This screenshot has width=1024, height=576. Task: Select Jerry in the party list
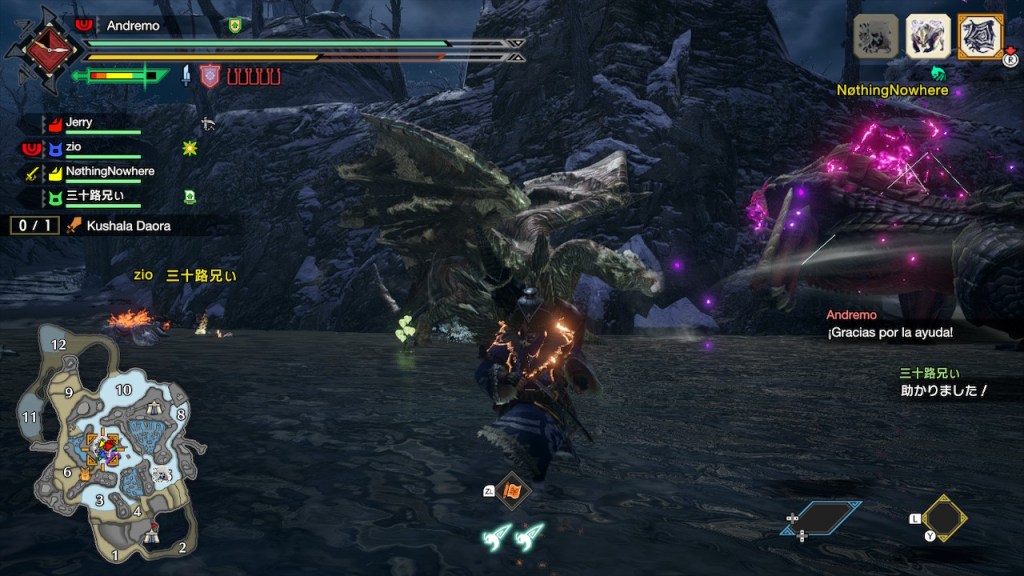coord(79,123)
